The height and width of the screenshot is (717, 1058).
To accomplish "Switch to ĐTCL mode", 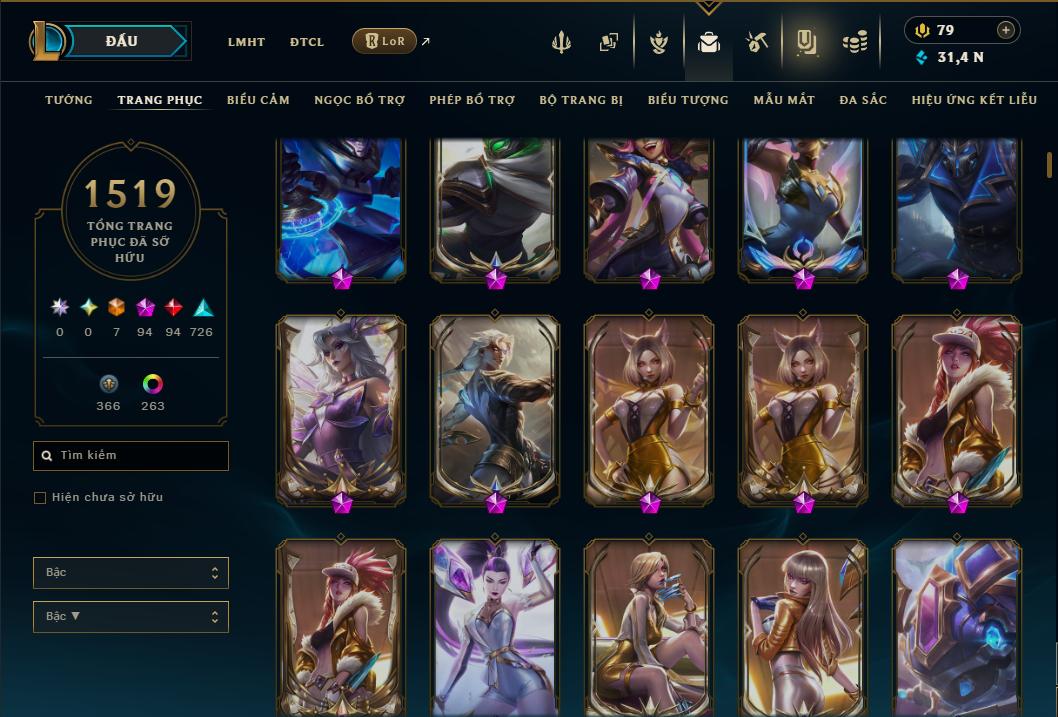I will (307, 42).
